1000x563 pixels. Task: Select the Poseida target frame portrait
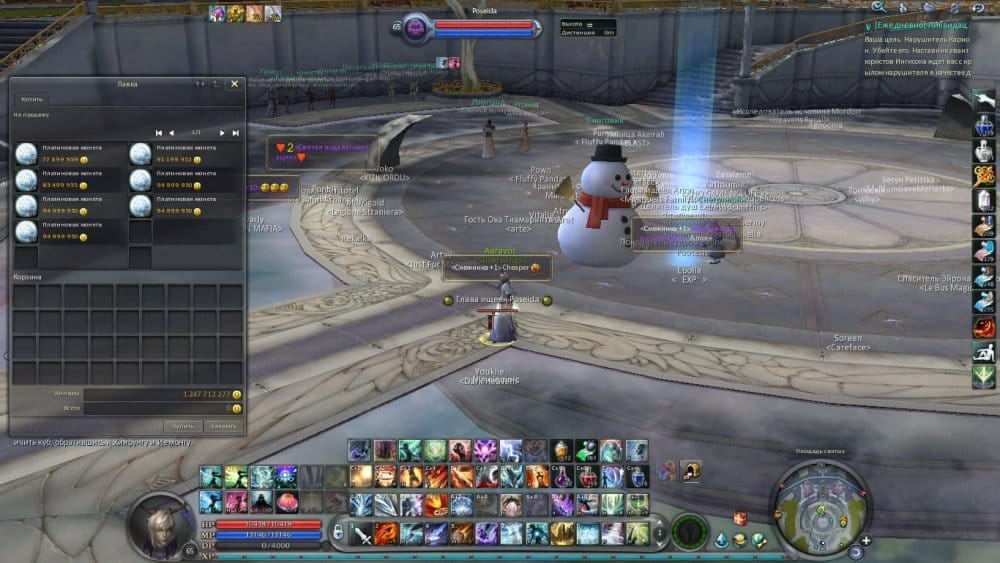point(415,28)
